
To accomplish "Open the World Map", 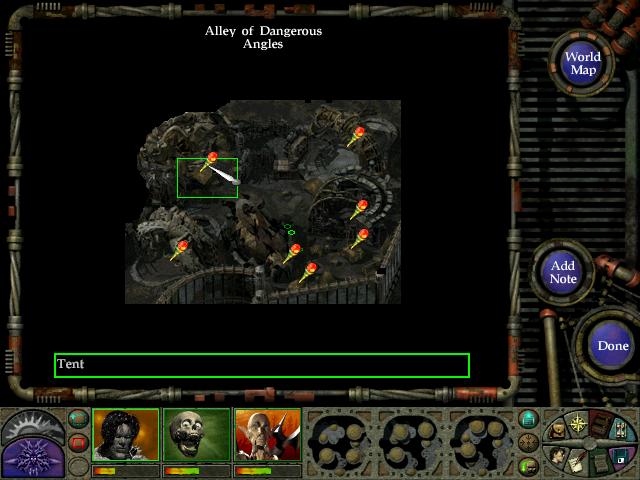I will [x=582, y=63].
